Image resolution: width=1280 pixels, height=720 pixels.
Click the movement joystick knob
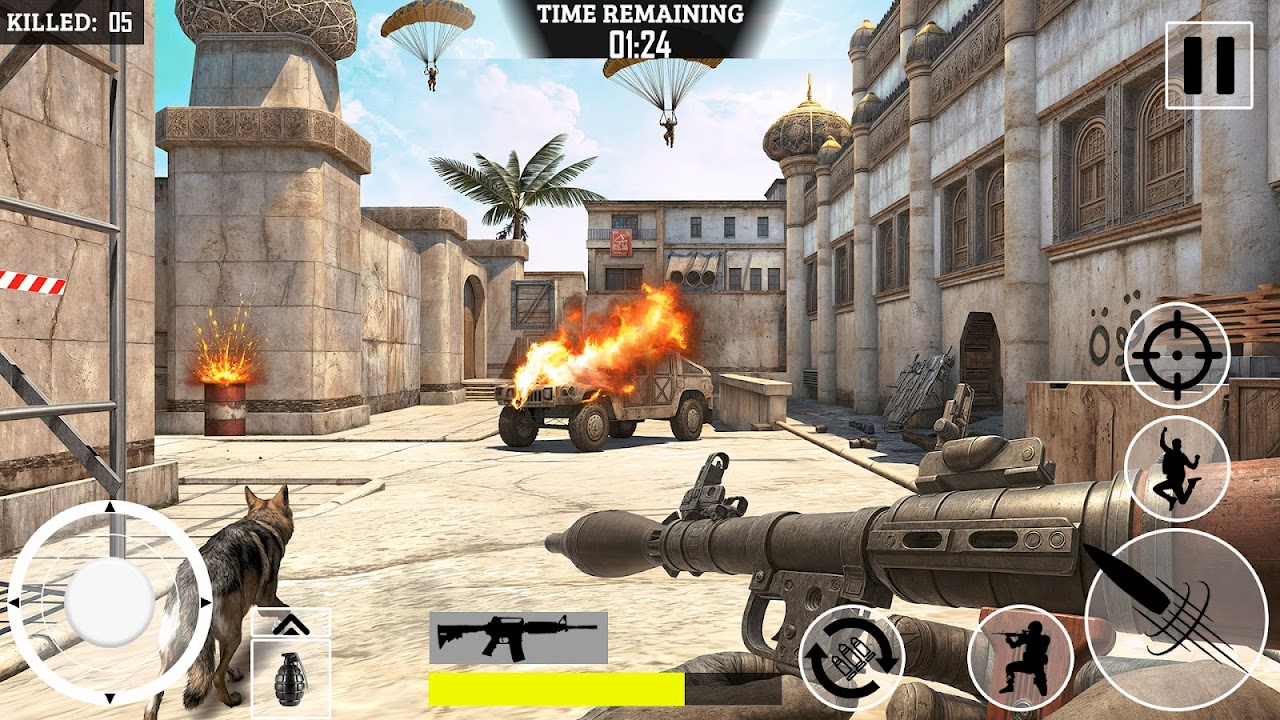(109, 602)
